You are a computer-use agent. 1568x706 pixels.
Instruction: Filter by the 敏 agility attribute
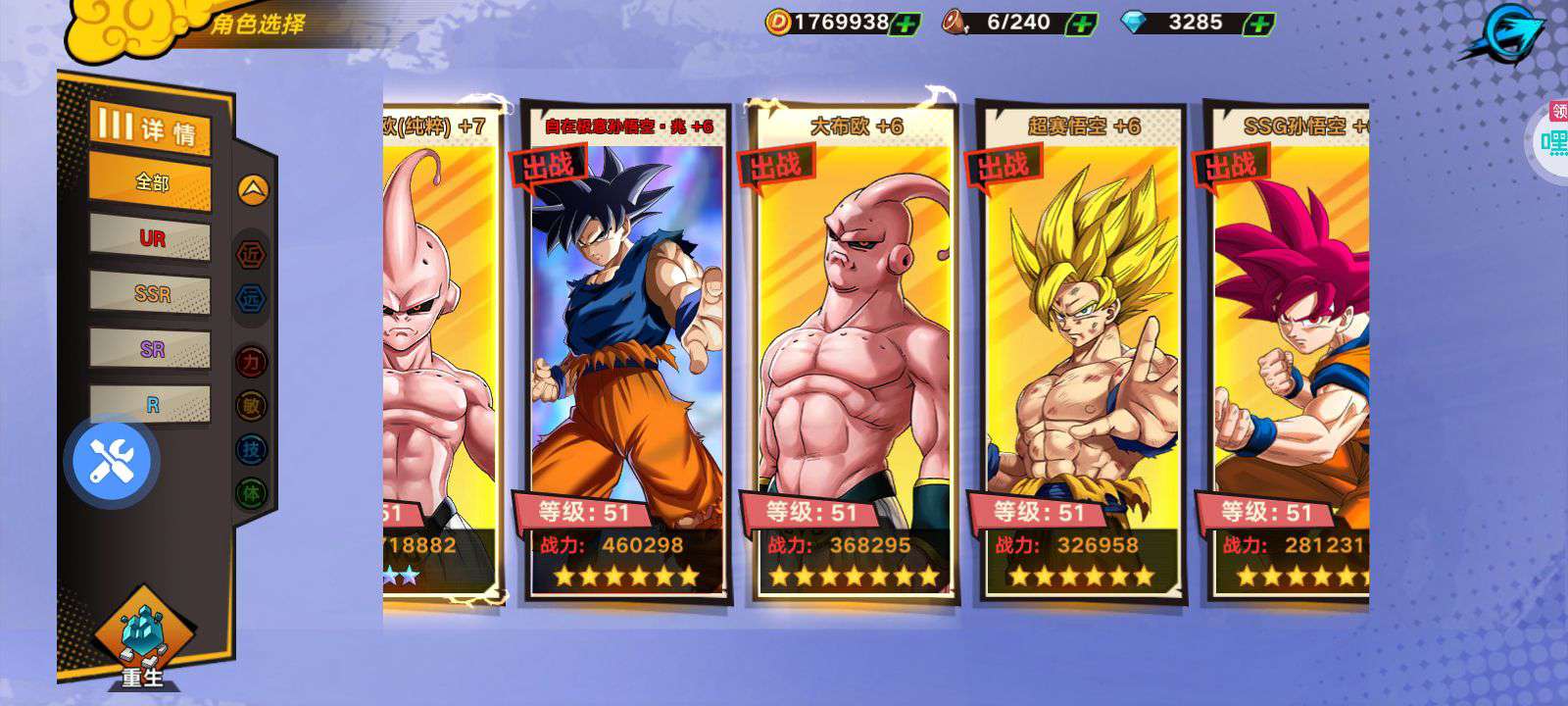(252, 405)
